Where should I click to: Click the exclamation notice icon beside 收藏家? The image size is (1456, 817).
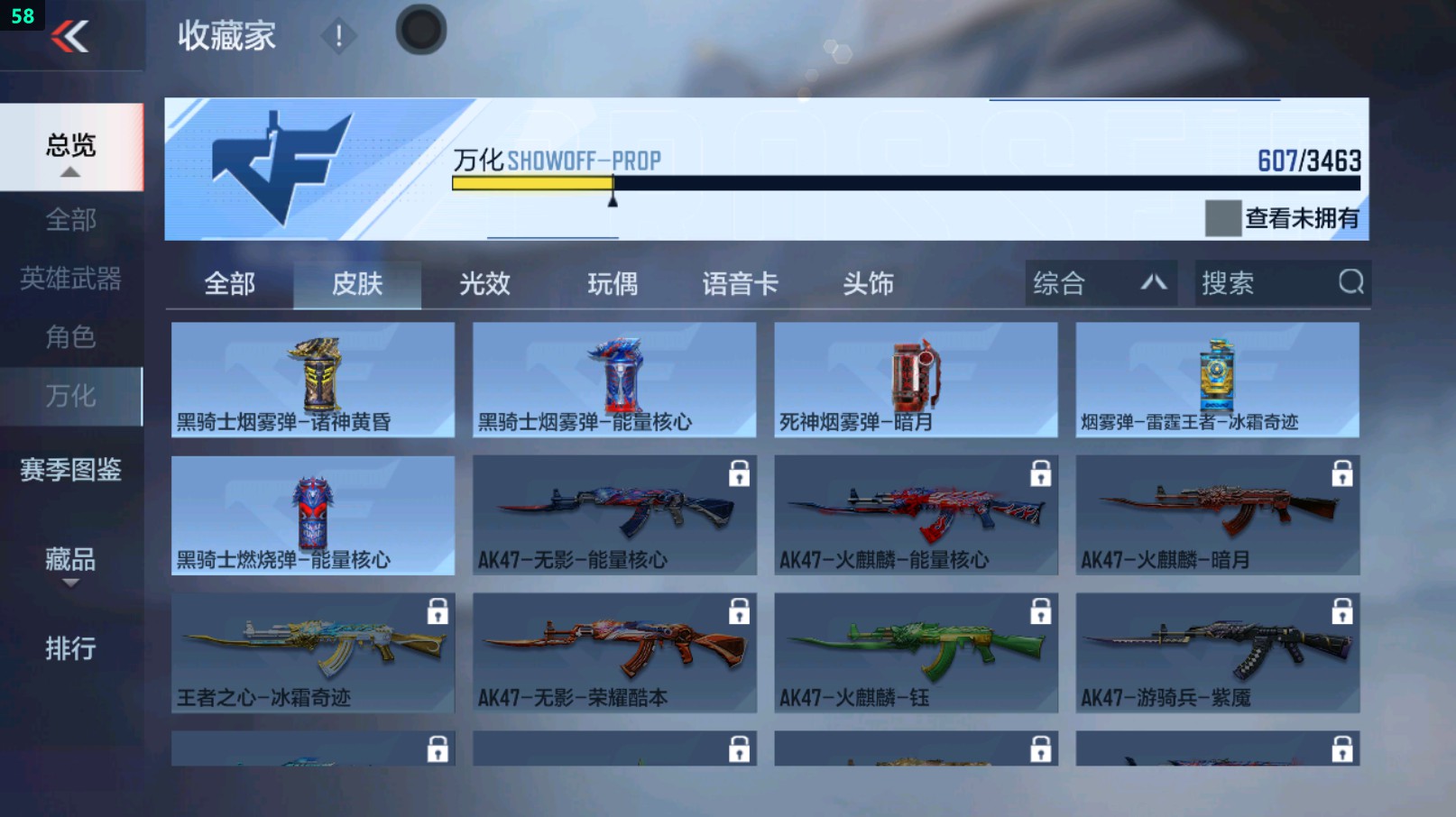tap(339, 38)
